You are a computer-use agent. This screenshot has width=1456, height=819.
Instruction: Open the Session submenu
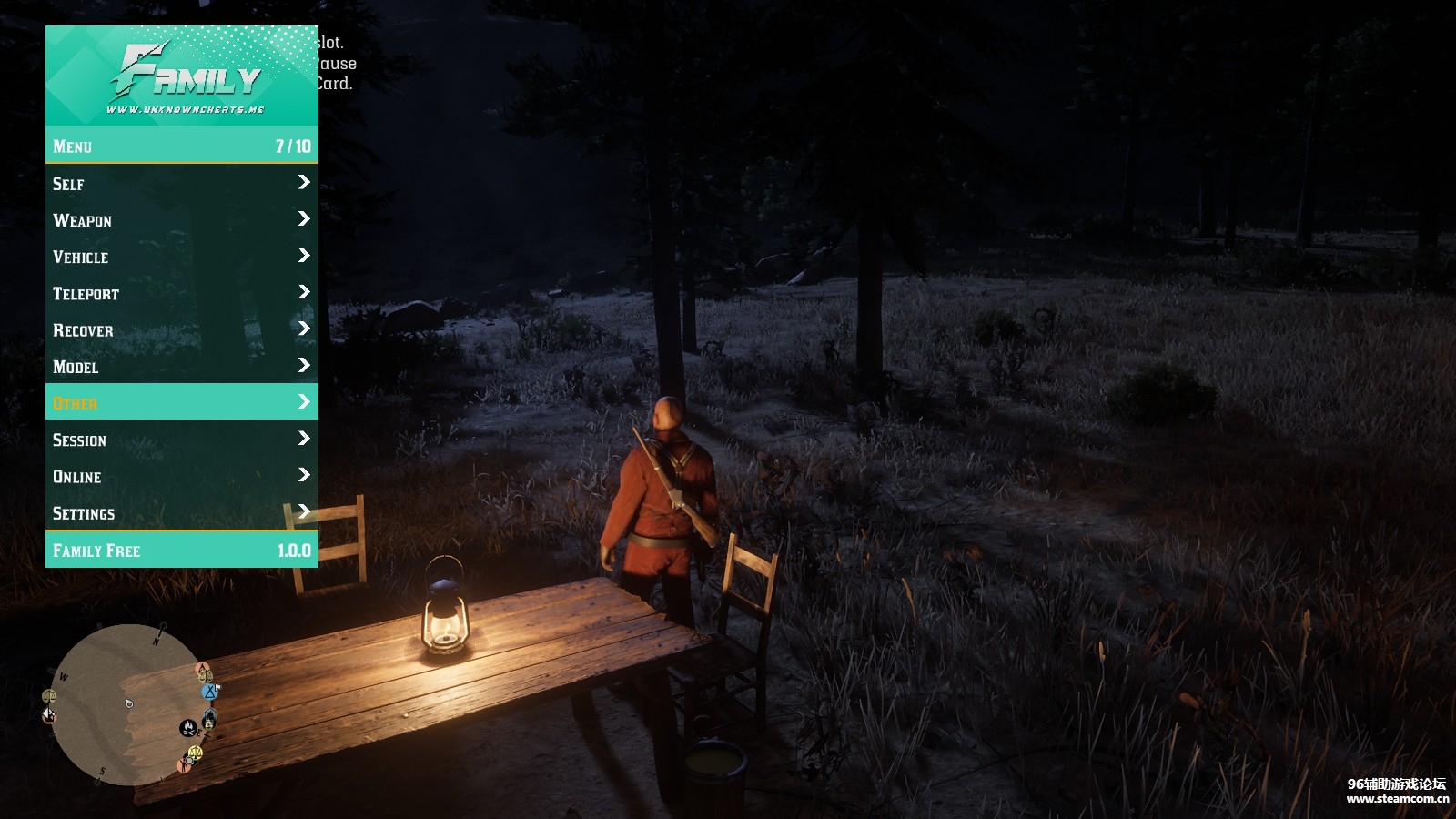[181, 440]
